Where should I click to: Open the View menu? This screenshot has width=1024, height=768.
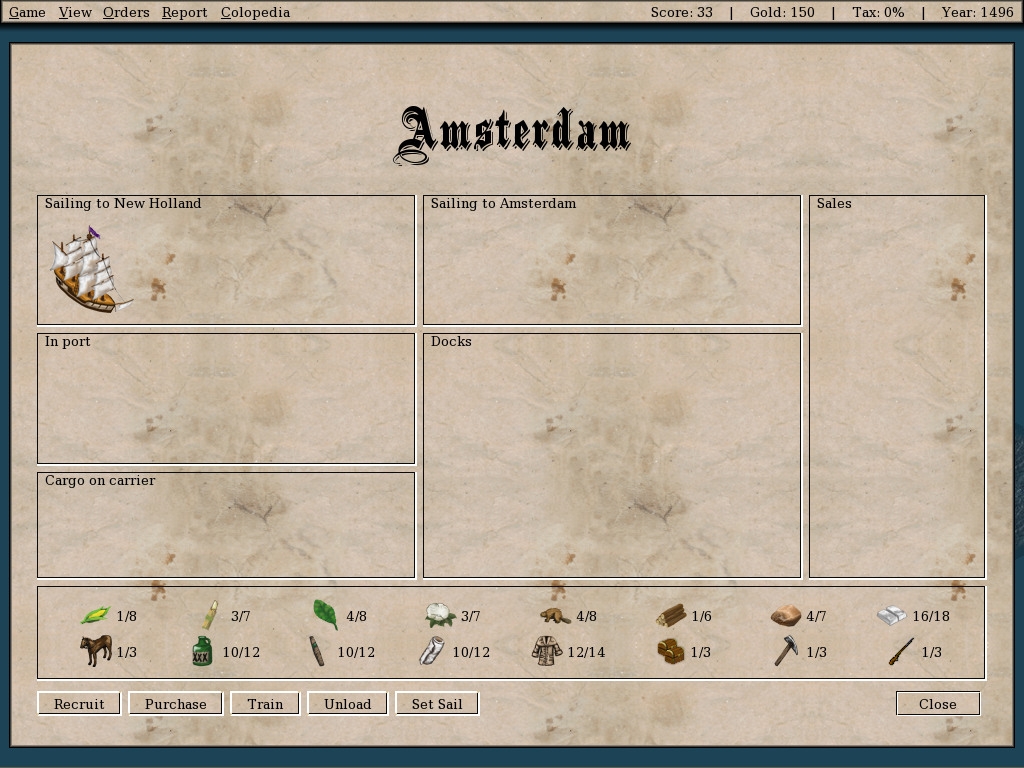click(x=75, y=12)
